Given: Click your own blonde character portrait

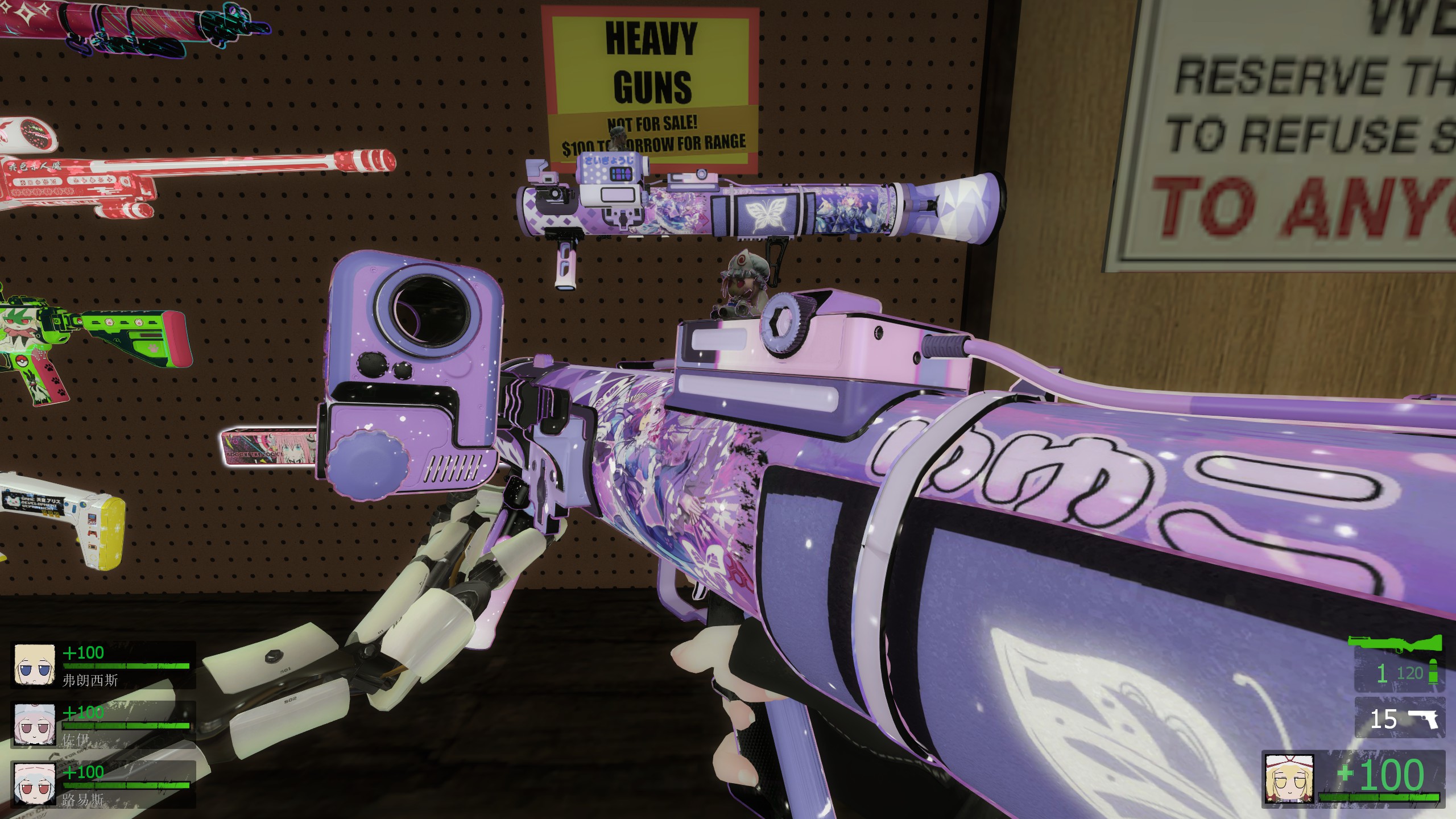Looking at the screenshot, I should pos(1289,779).
